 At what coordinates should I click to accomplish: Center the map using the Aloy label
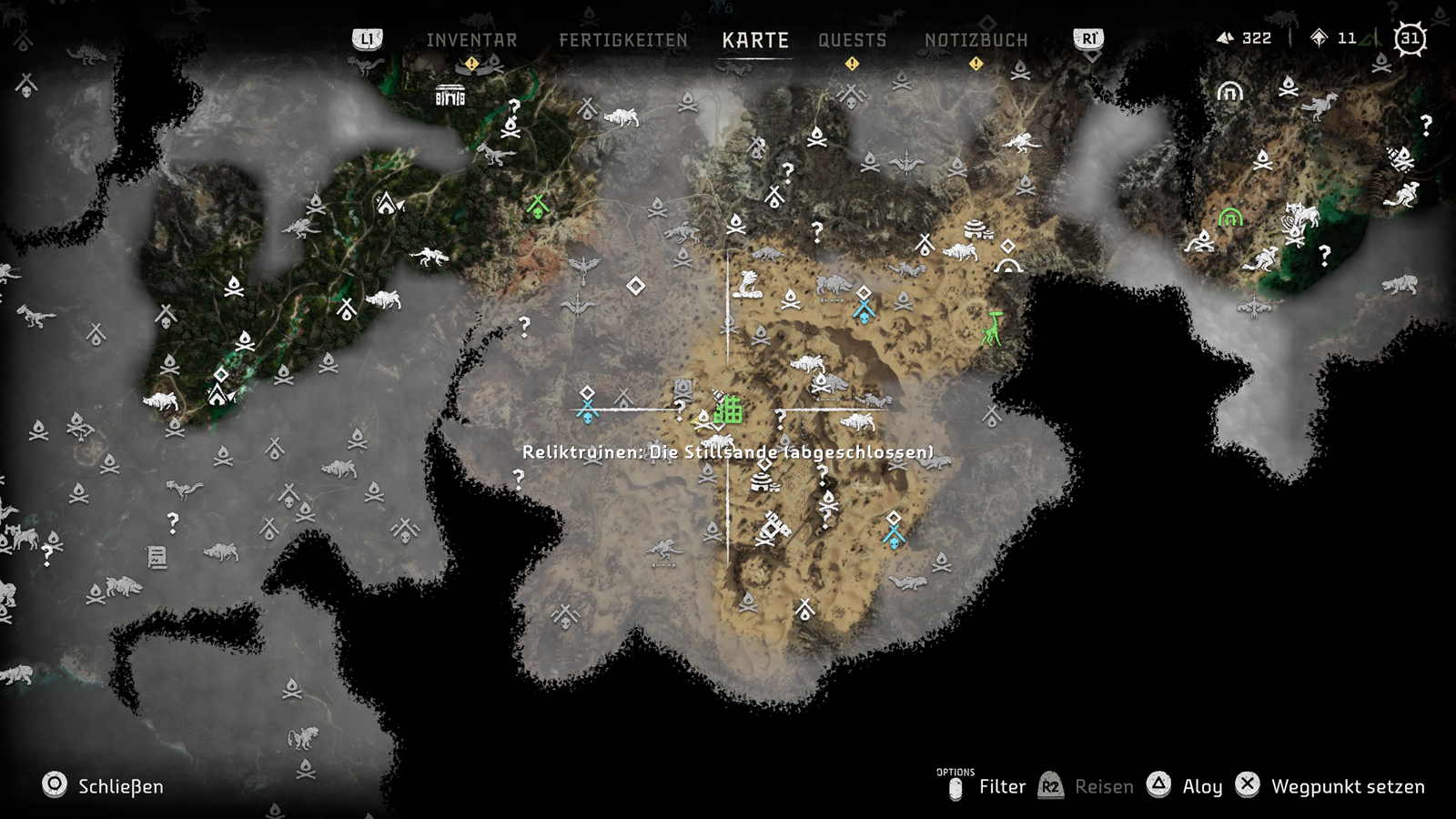click(1201, 786)
